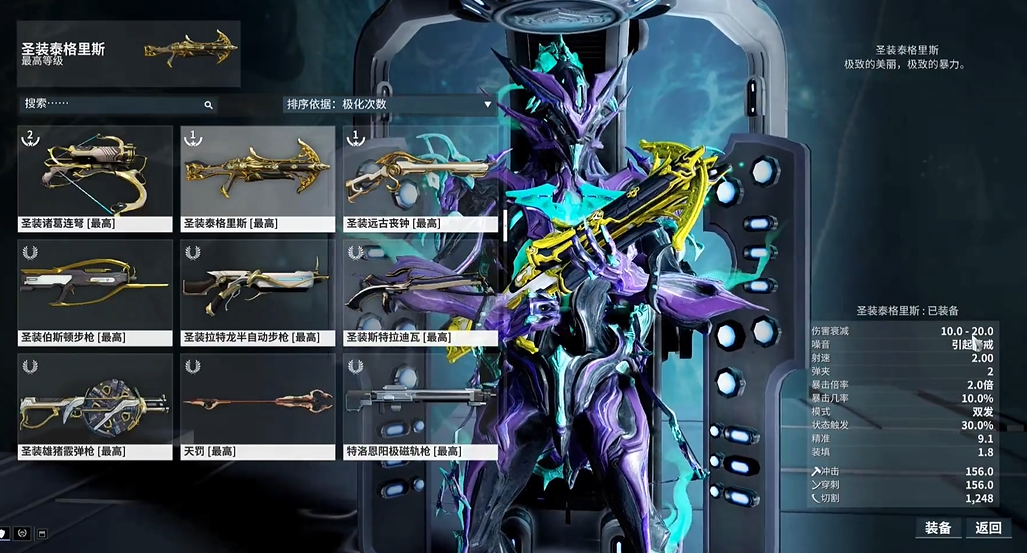Click the magnifying glass search icon

pyautogui.click(x=208, y=104)
